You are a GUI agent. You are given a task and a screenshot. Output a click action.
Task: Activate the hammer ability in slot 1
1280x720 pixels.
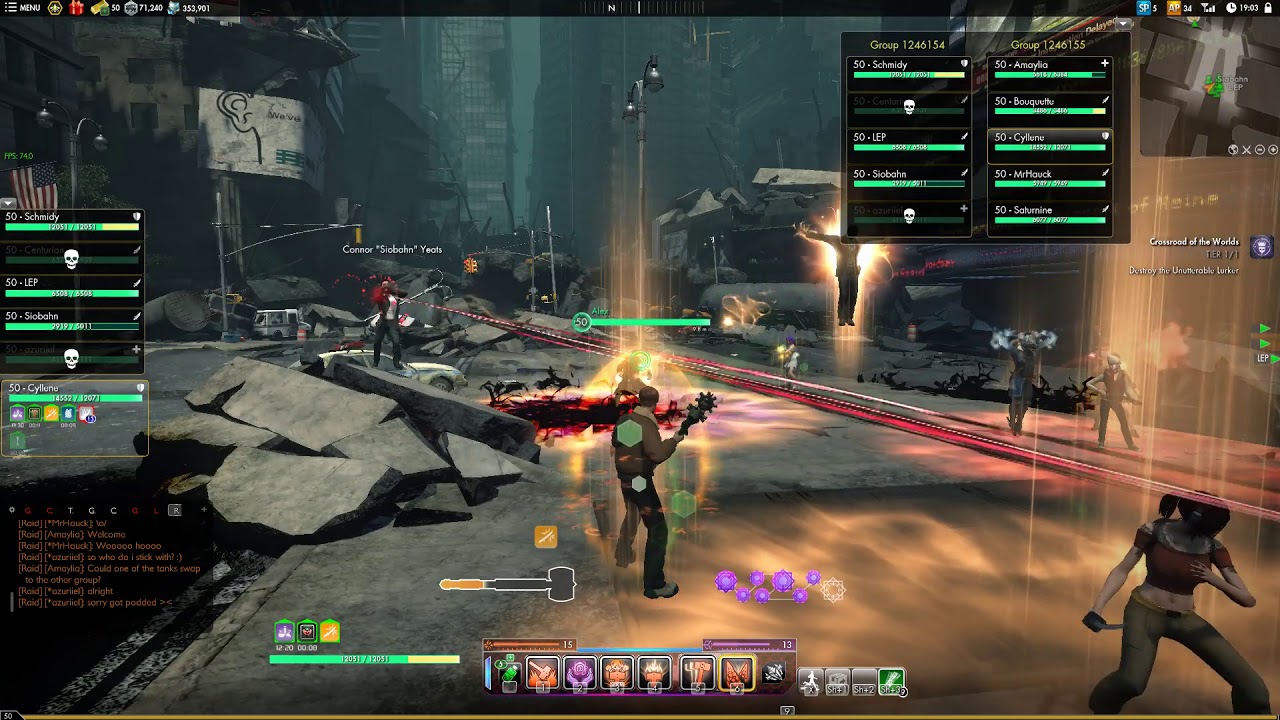542,673
